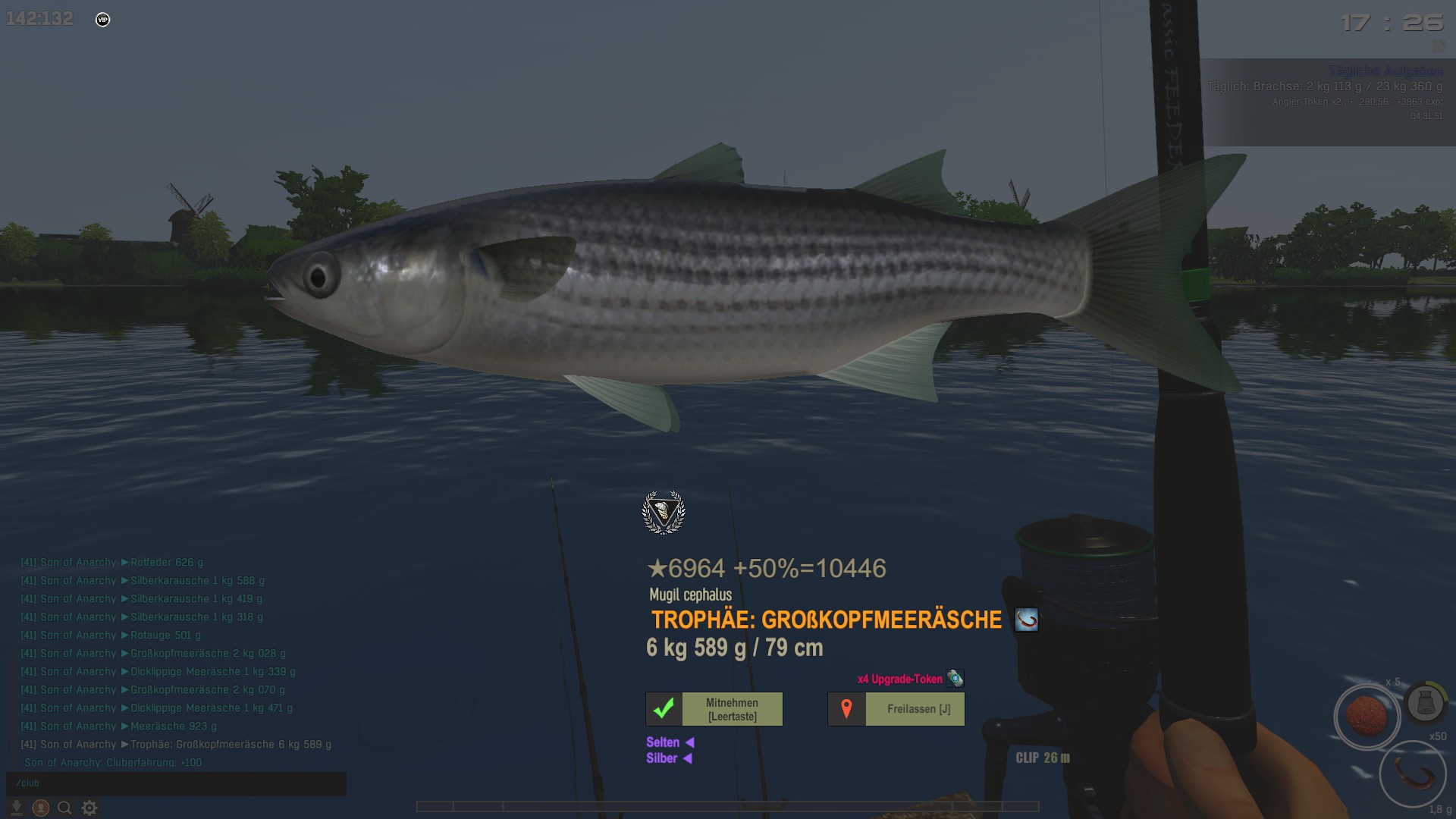Select the trophy Großkopfmeeräsche chat entry
Screen dimensions: 1456x819
231,745
